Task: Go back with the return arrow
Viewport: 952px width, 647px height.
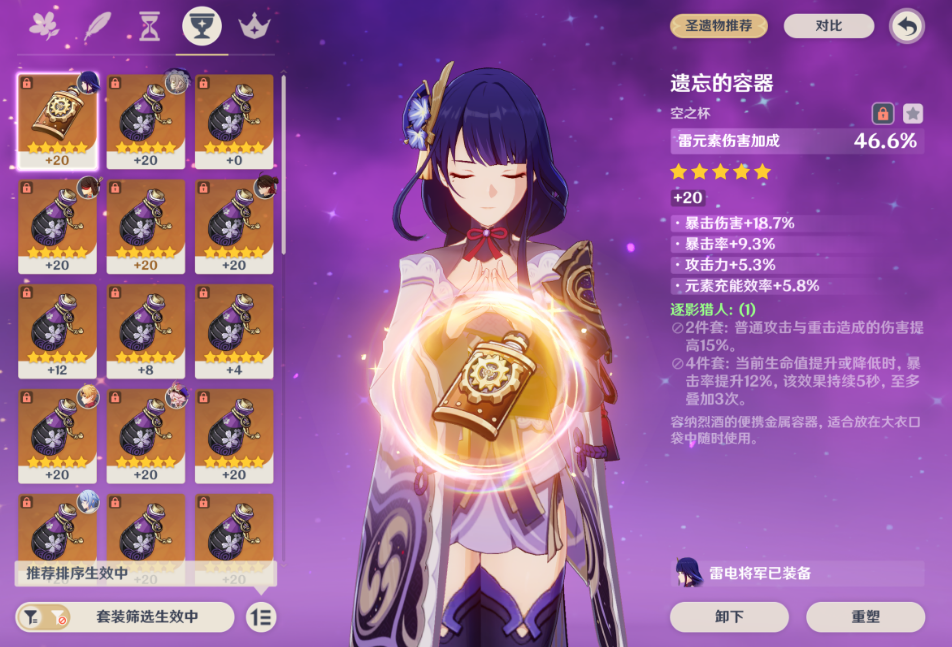Action: point(907,26)
